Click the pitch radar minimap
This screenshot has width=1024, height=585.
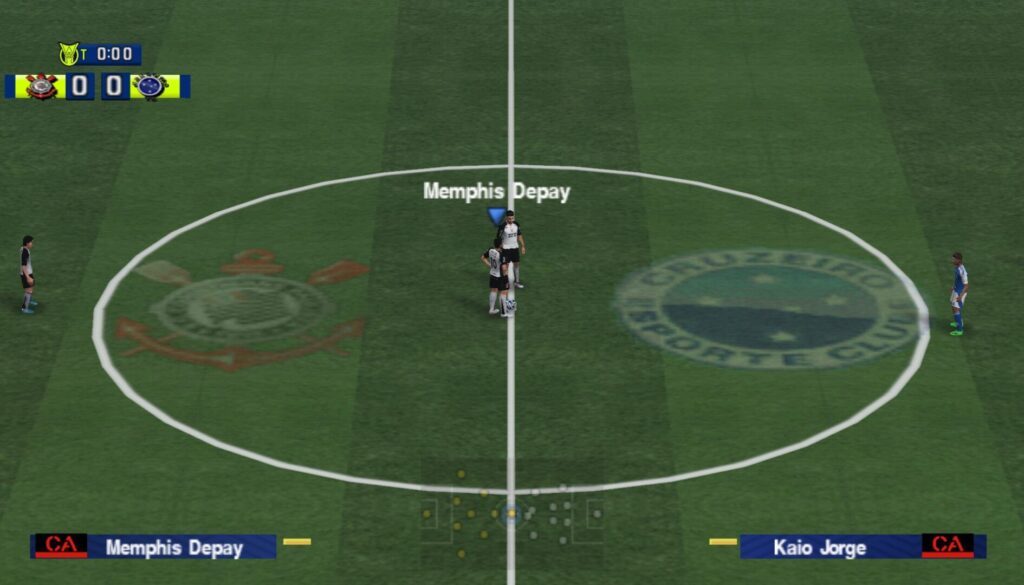point(511,515)
